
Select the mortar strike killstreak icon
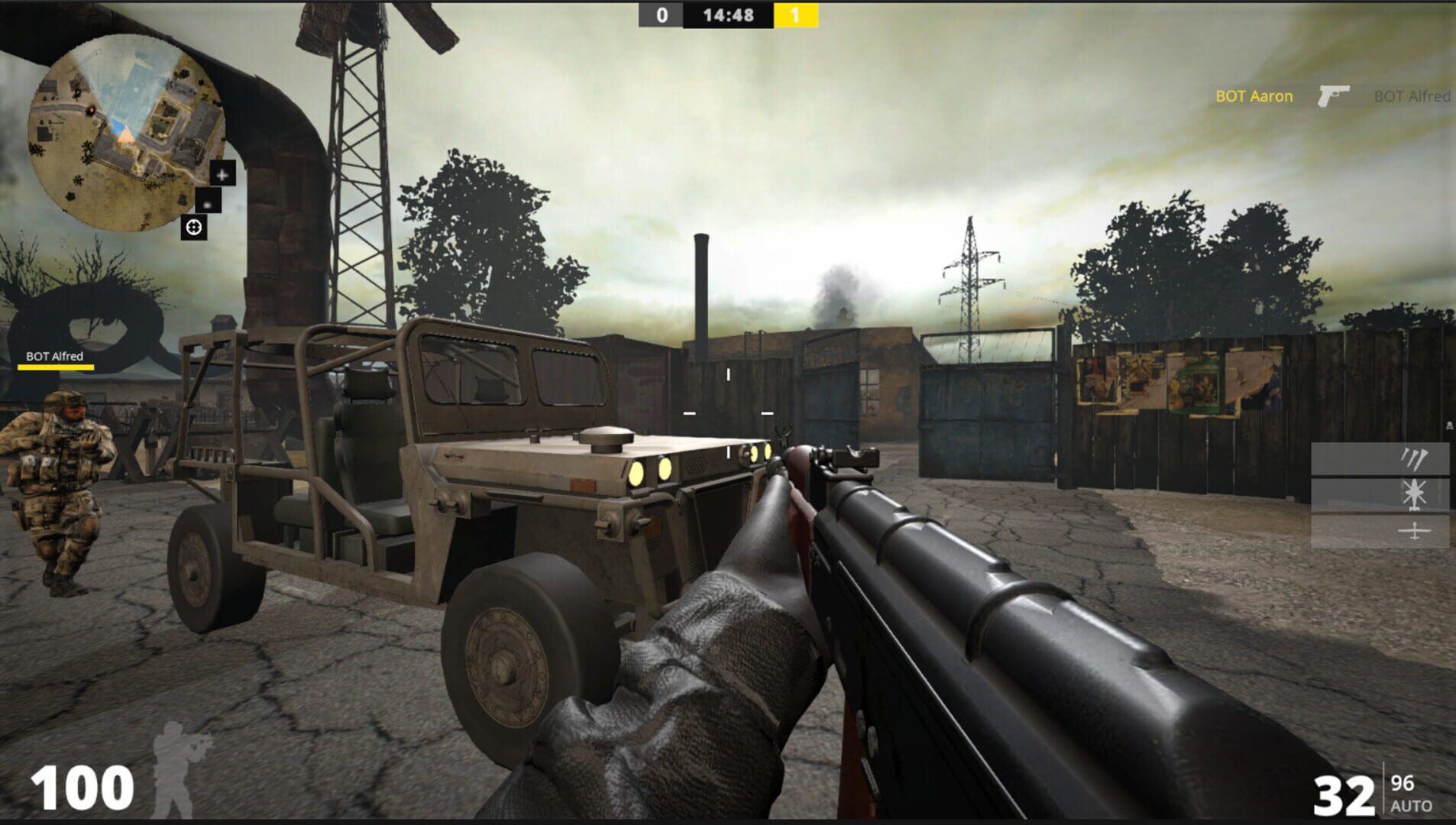pyautogui.click(x=1414, y=459)
